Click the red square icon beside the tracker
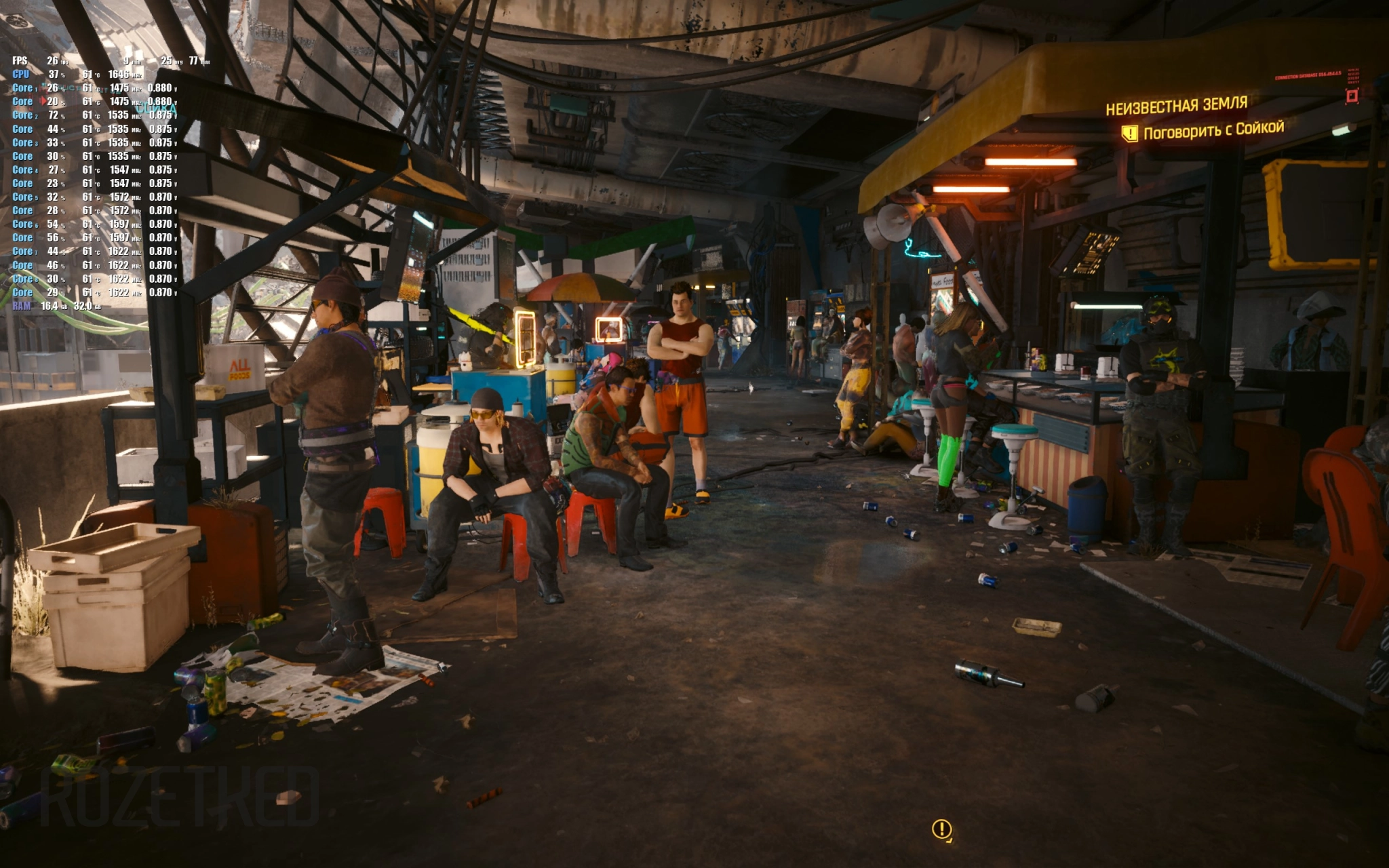Viewport: 1389px width, 868px height. click(1352, 96)
